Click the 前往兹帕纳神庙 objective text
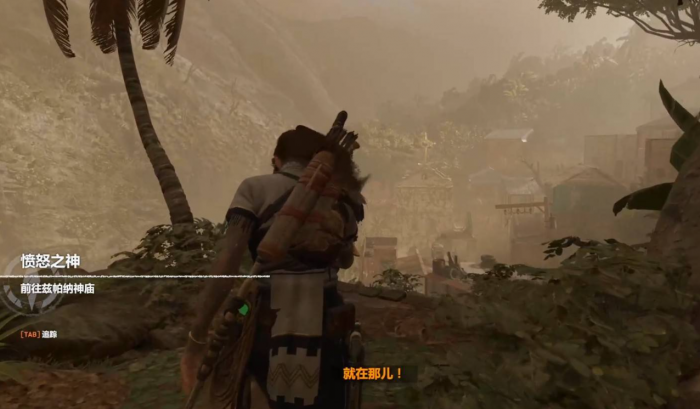 pos(64,287)
